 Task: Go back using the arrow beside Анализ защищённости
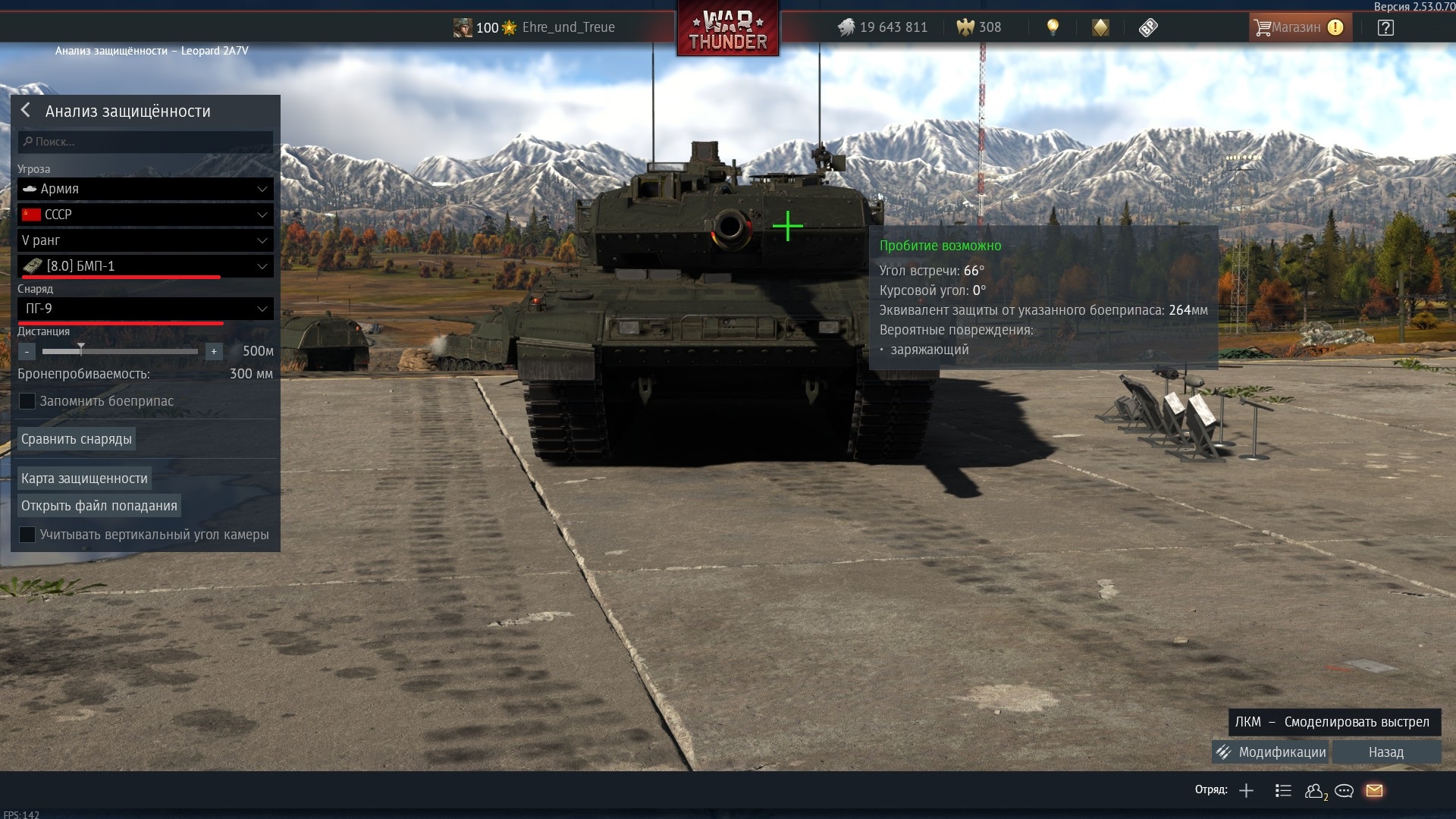(x=26, y=111)
